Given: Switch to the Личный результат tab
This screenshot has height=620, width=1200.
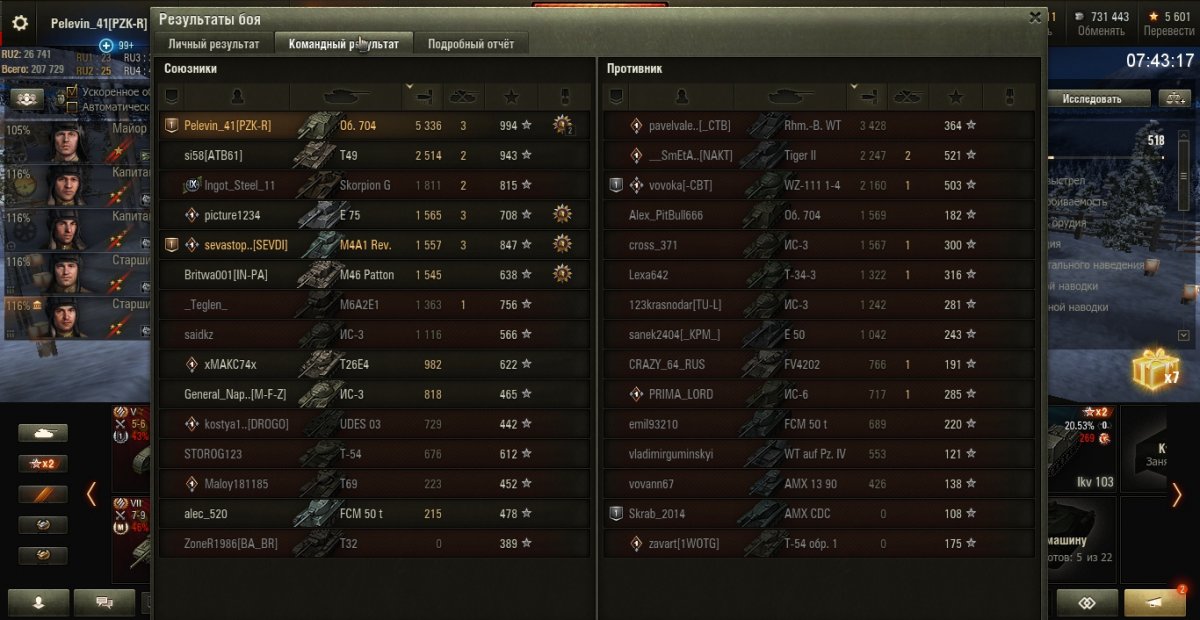Looking at the screenshot, I should pos(214,44).
